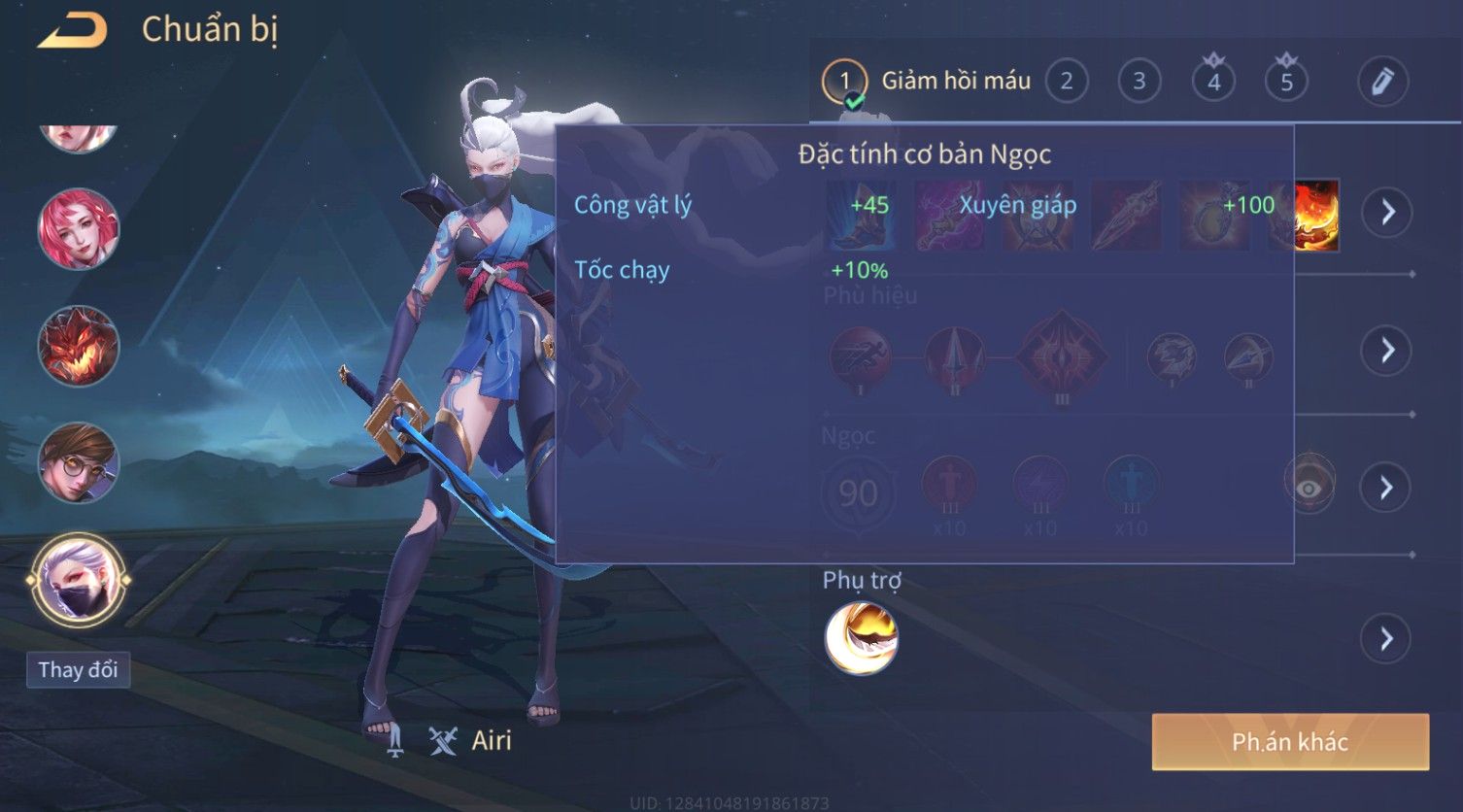Screen dimensions: 1463x812
Task: Open the Phù hiệu section arrow
Action: [x=1387, y=350]
